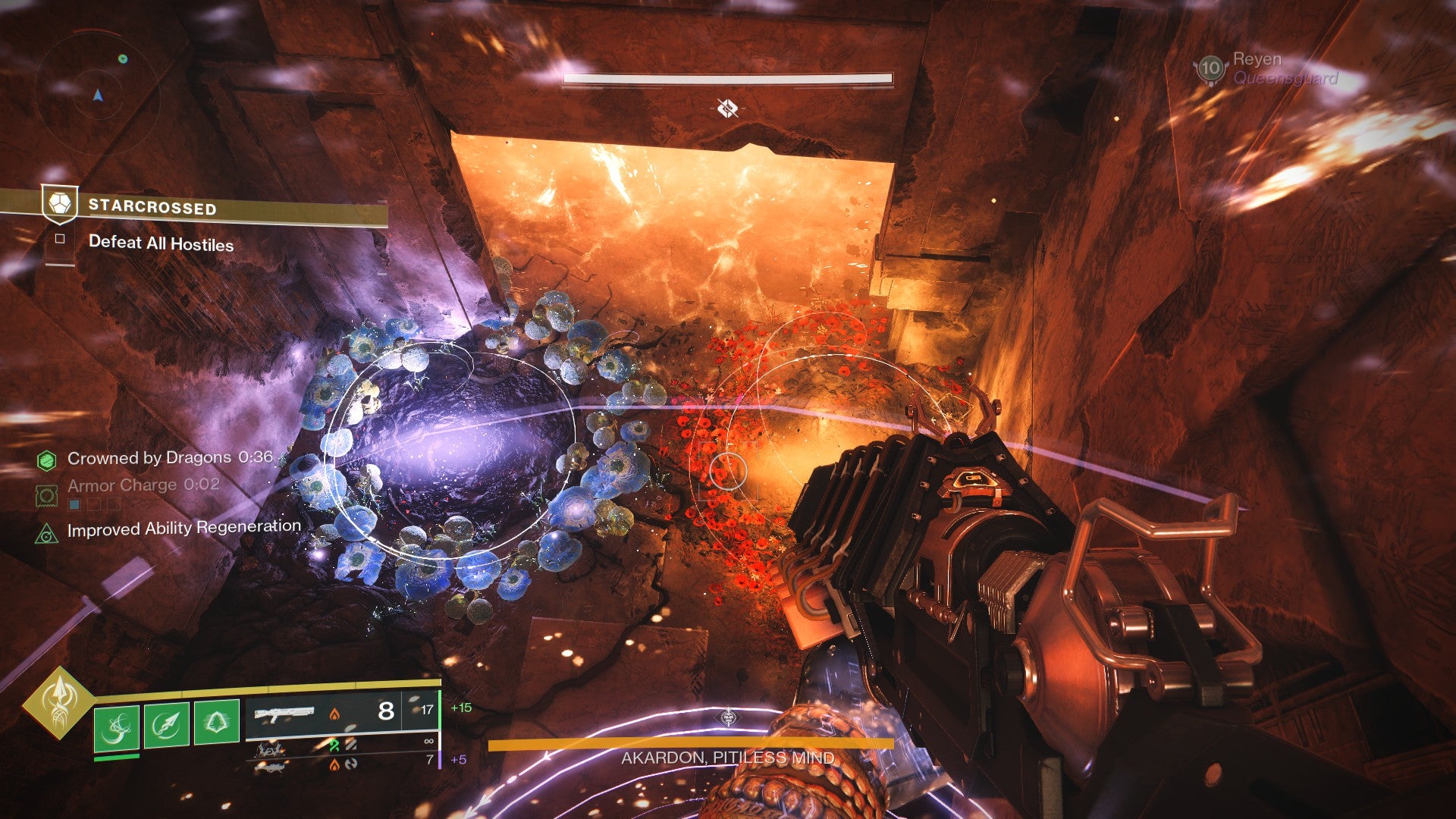The width and height of the screenshot is (1456, 819).
Task: Trigger the green arrow melee ability
Action: [x=166, y=725]
